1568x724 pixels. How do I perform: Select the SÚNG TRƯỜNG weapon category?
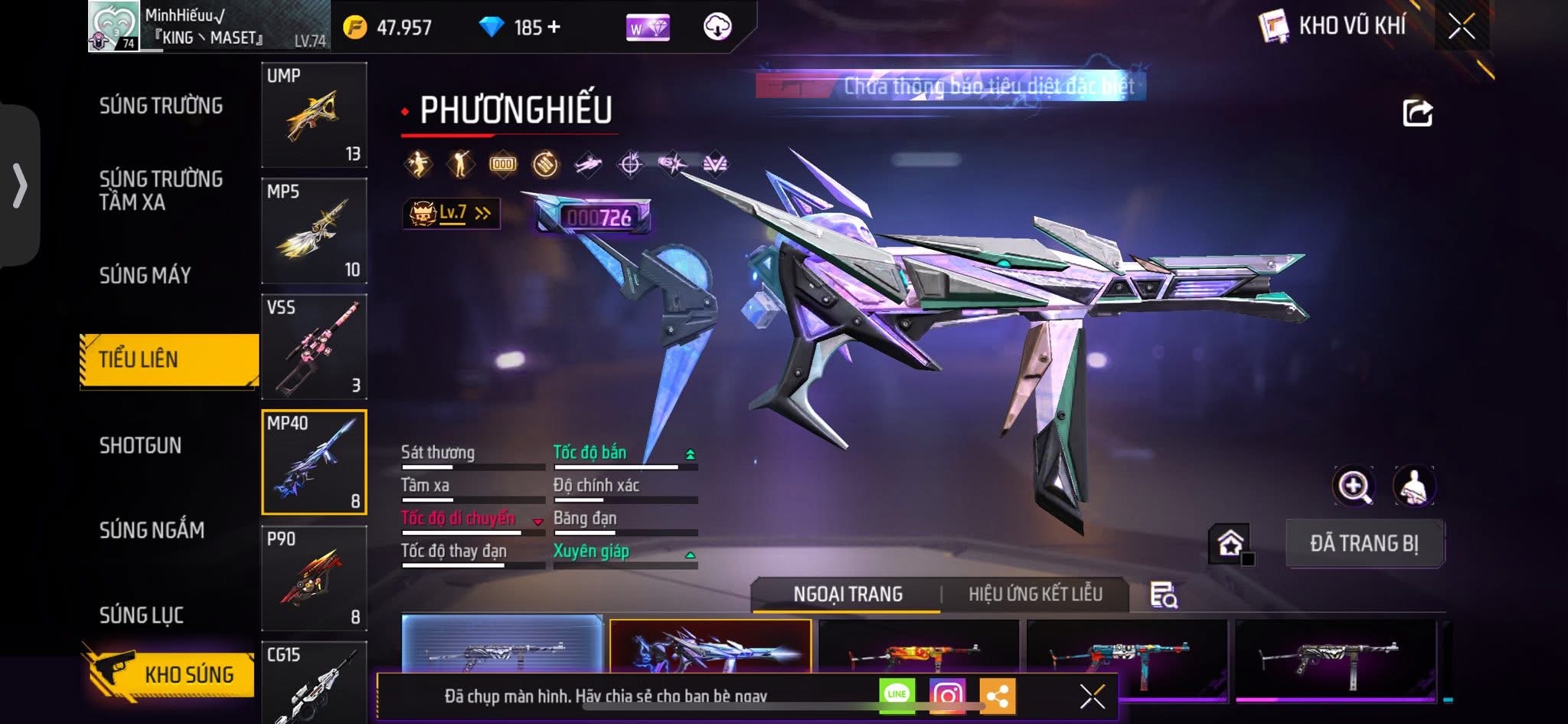point(161,106)
